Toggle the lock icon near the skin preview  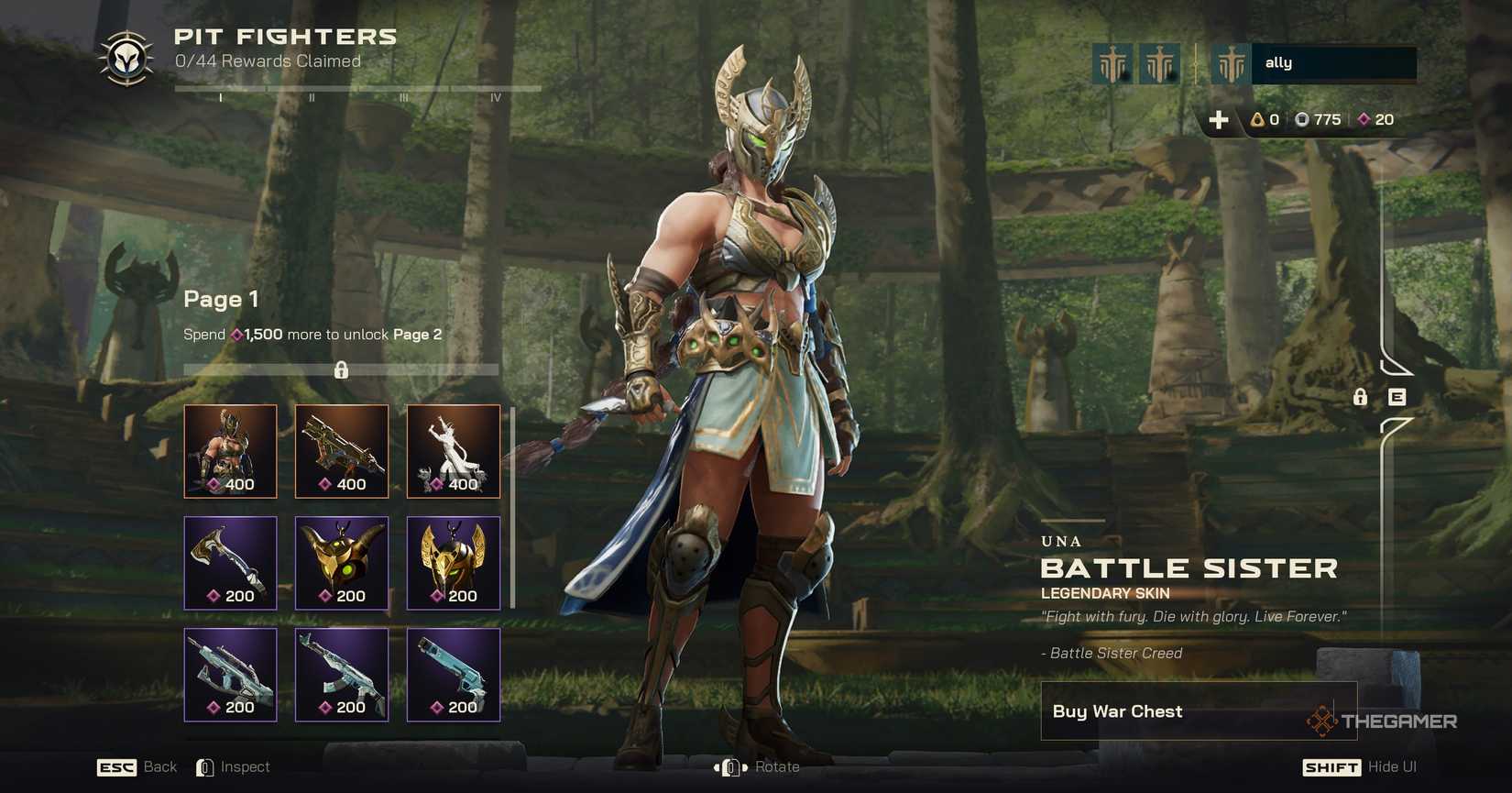click(x=1360, y=398)
